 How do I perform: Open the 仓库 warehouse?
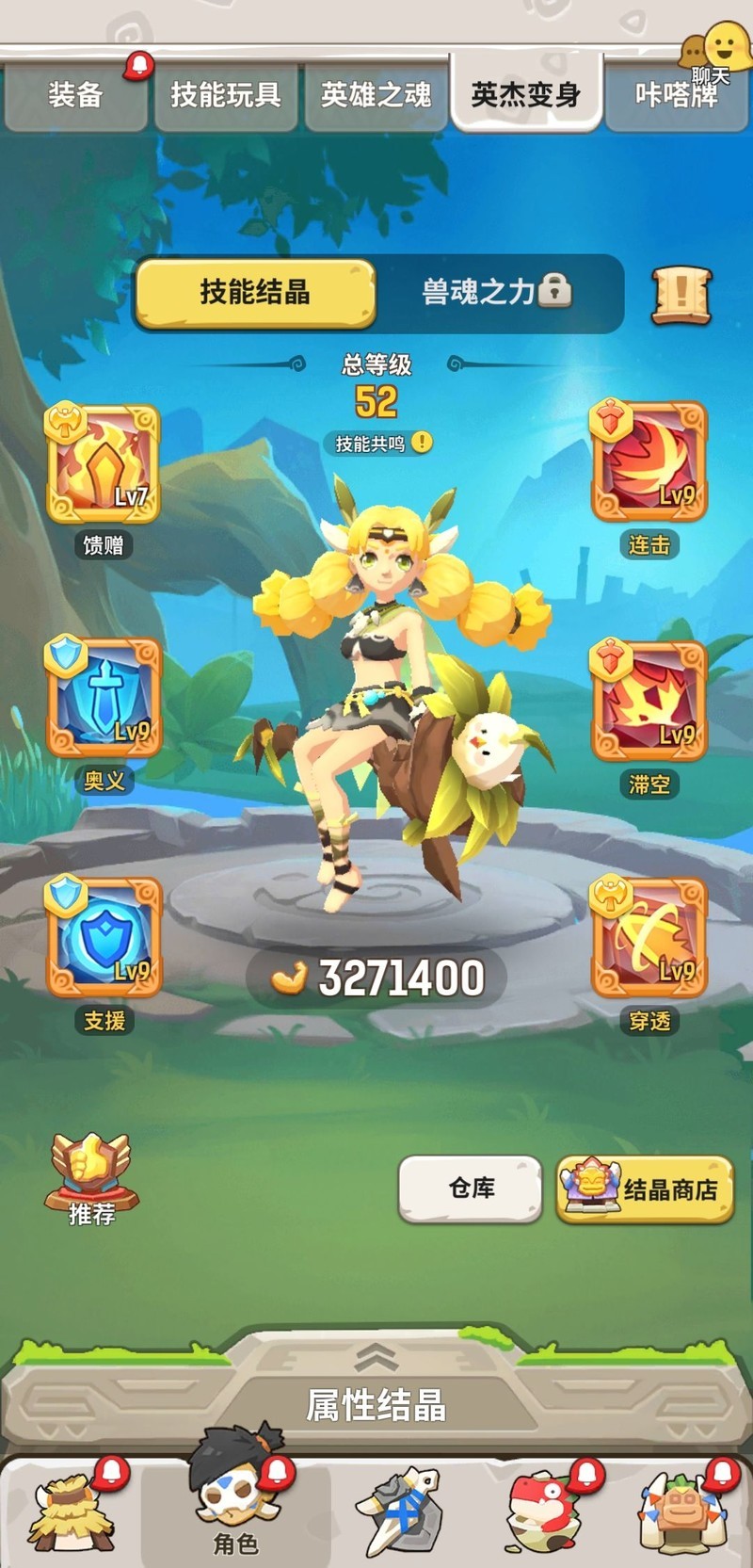tap(471, 1188)
